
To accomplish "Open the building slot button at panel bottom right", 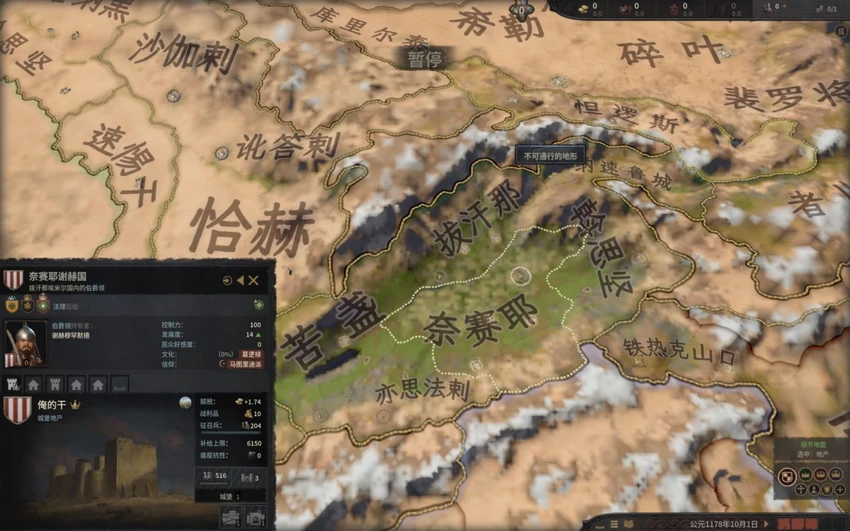I will coord(255,517).
